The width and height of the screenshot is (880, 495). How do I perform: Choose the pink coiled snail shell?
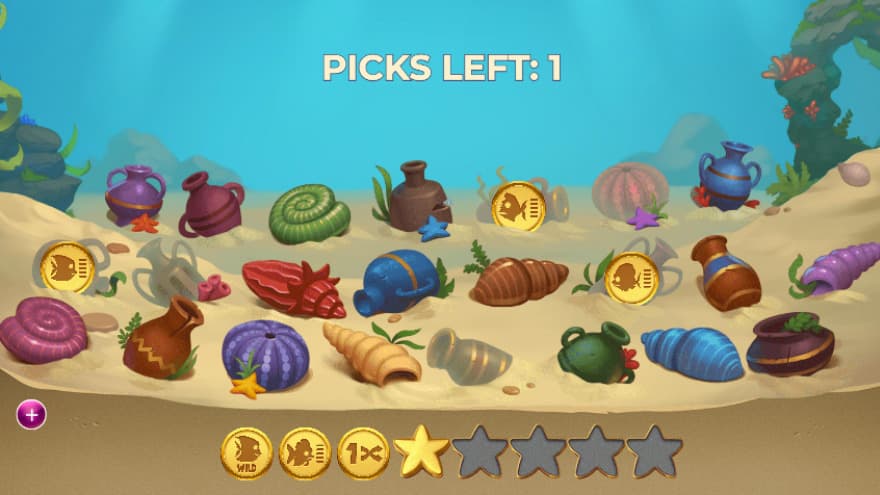43,329
